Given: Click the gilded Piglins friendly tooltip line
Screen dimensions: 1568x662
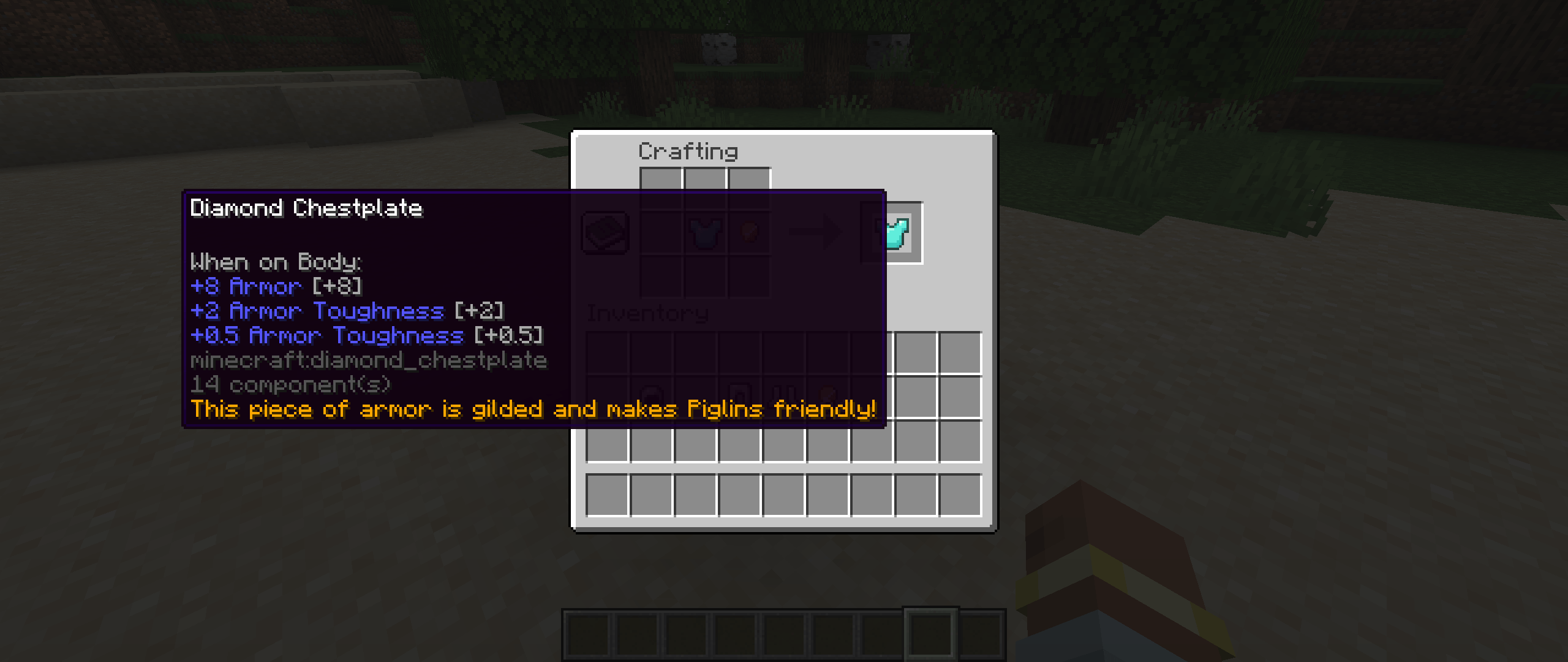Looking at the screenshot, I should point(534,409).
